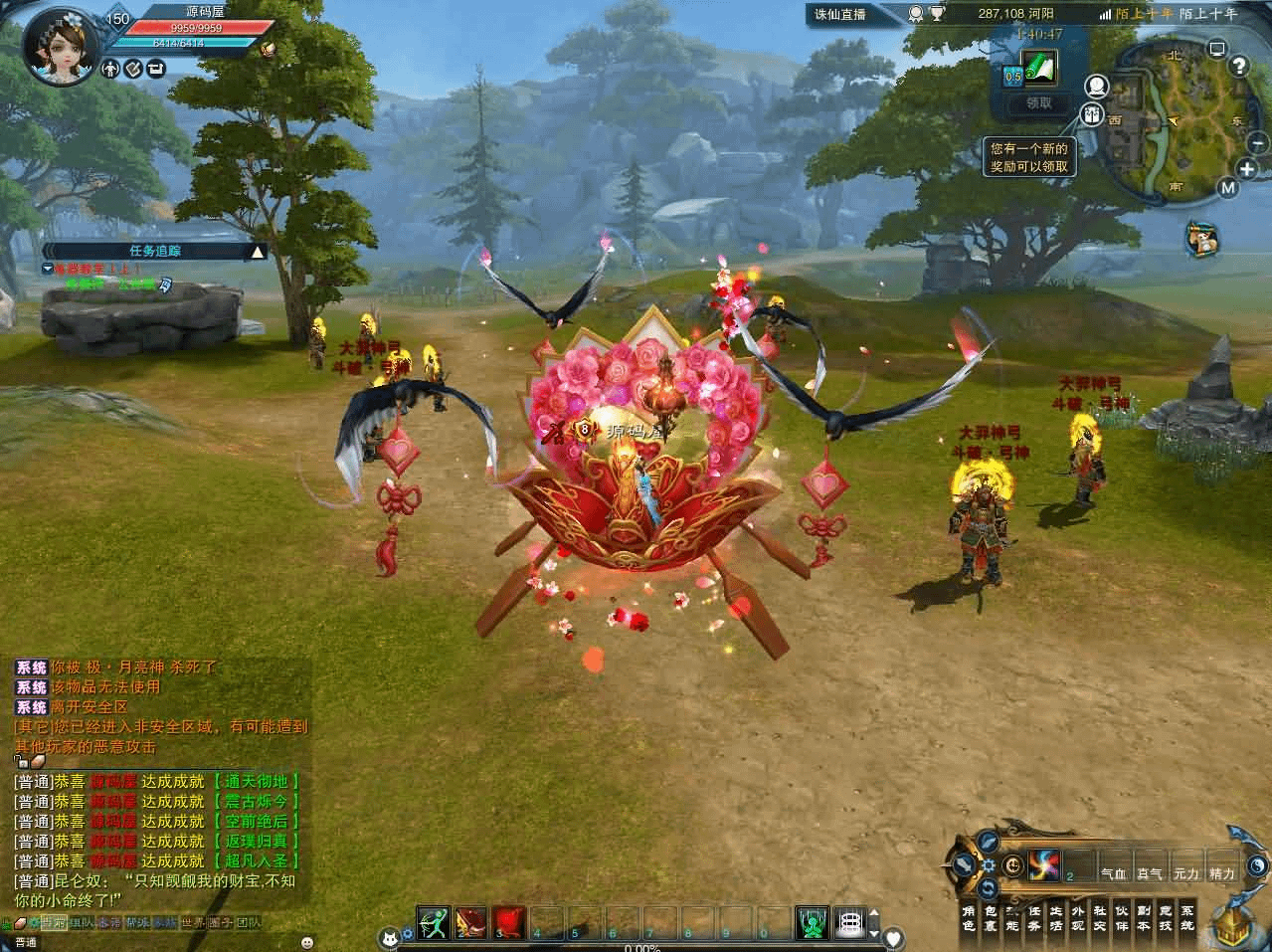Use the red skill in hotbar slot 3
The width and height of the screenshot is (1272, 952).
(508, 922)
